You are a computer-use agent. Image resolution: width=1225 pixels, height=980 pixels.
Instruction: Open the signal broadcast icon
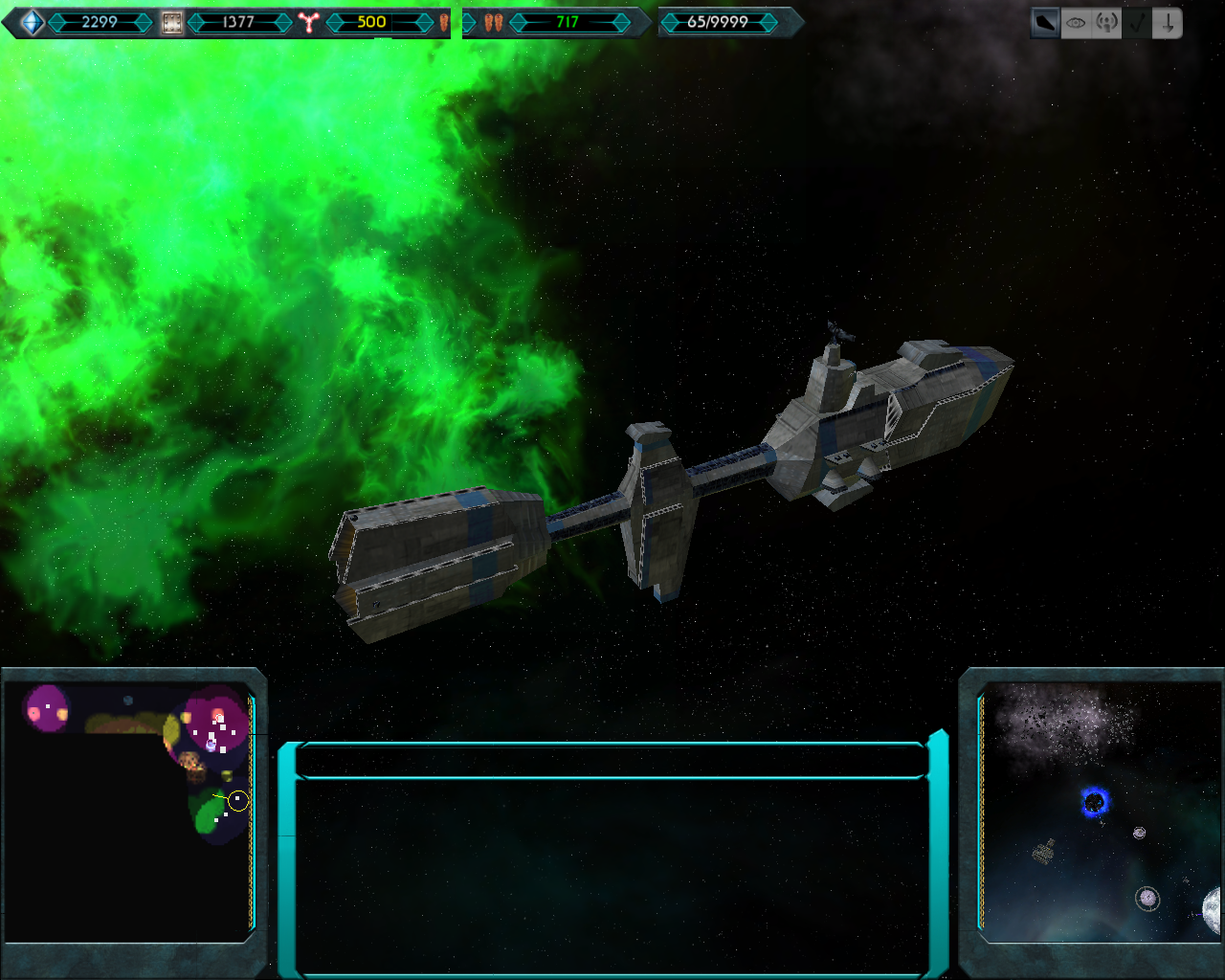click(x=1106, y=23)
